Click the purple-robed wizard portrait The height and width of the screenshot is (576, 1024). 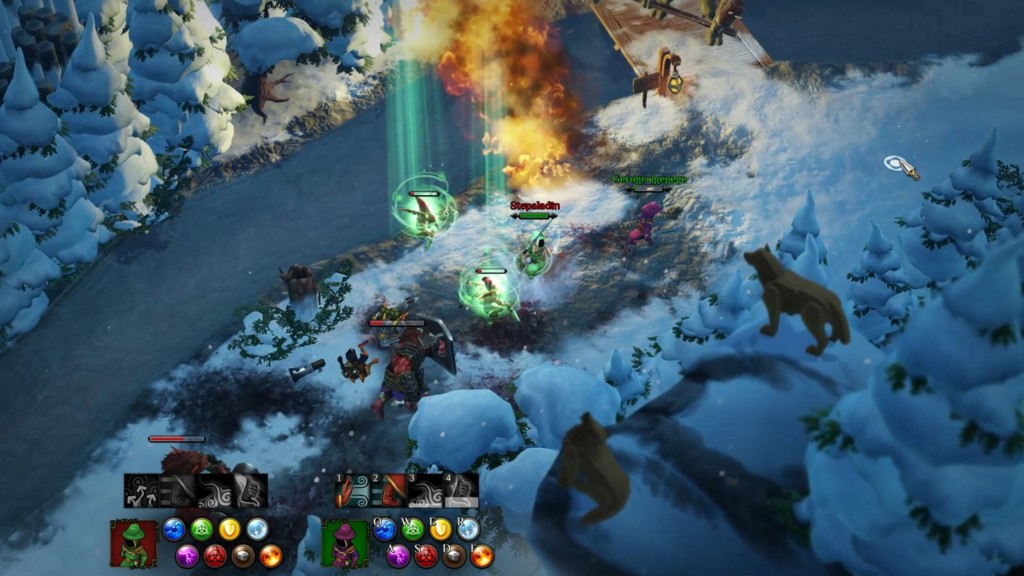345,543
